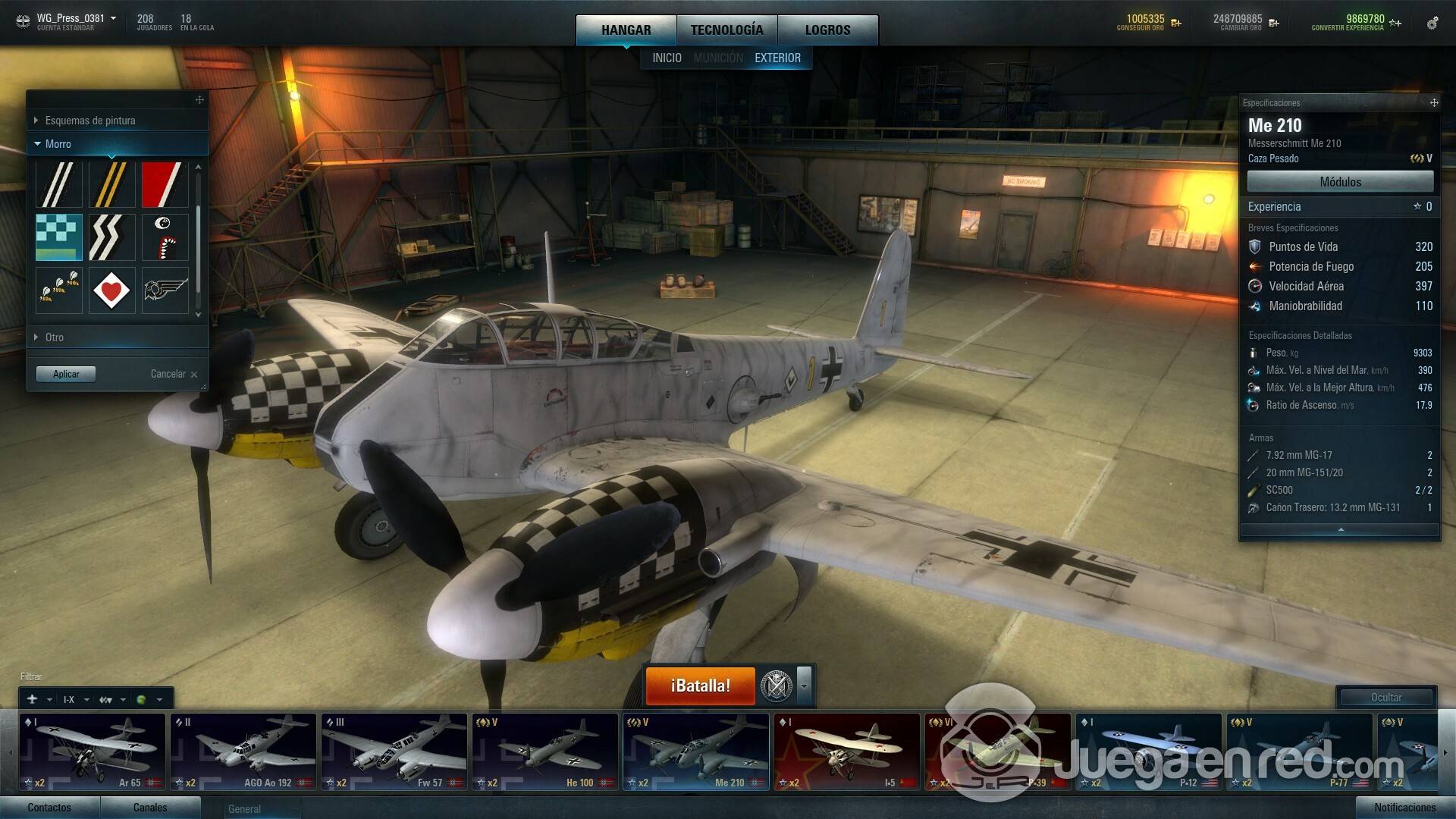Viewport: 1456px width, 819px height.
Task: Select the Ar 65 biplane in the carousel
Action: [x=92, y=752]
